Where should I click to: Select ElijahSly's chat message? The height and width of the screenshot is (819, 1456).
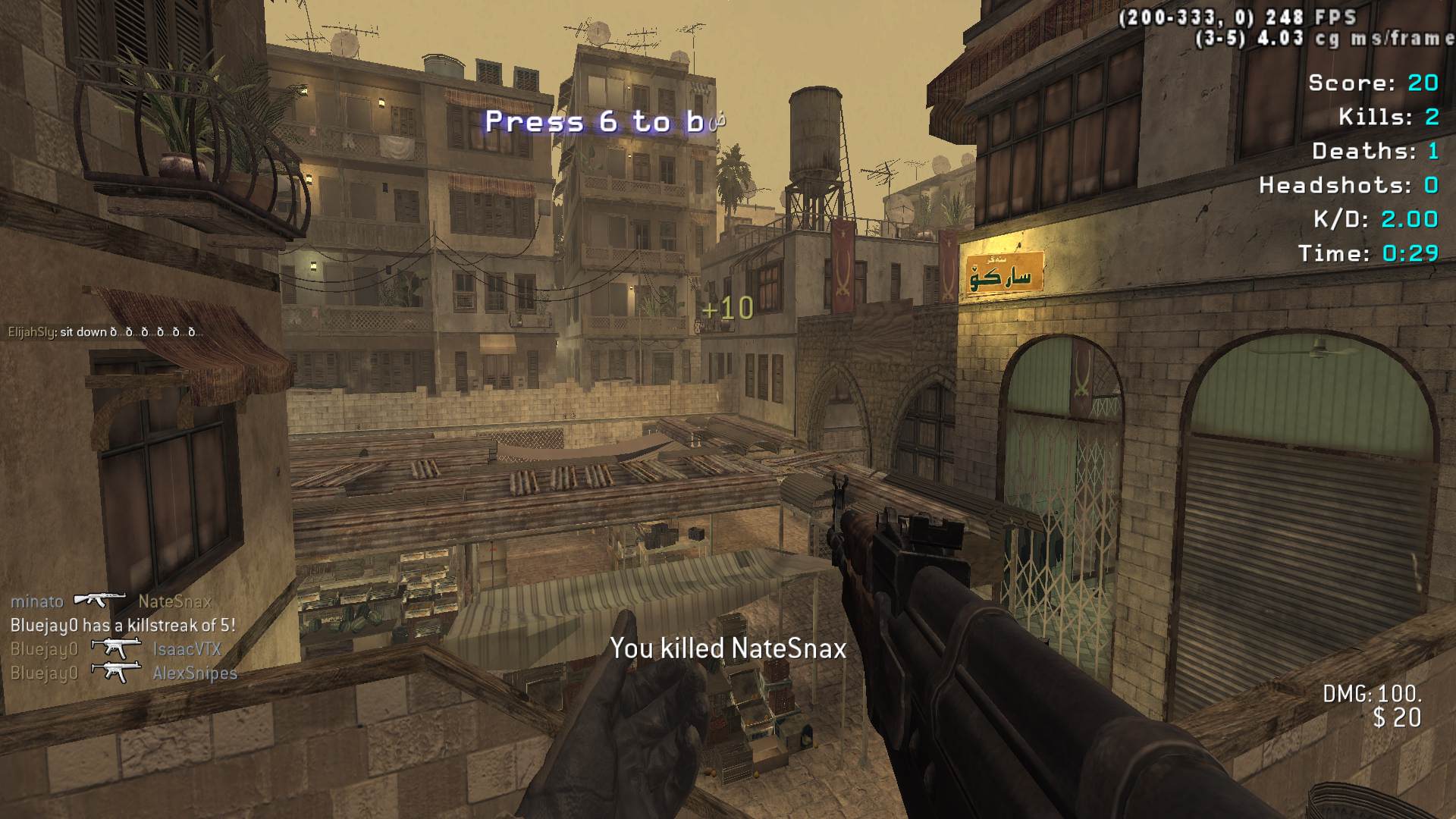pos(105,332)
